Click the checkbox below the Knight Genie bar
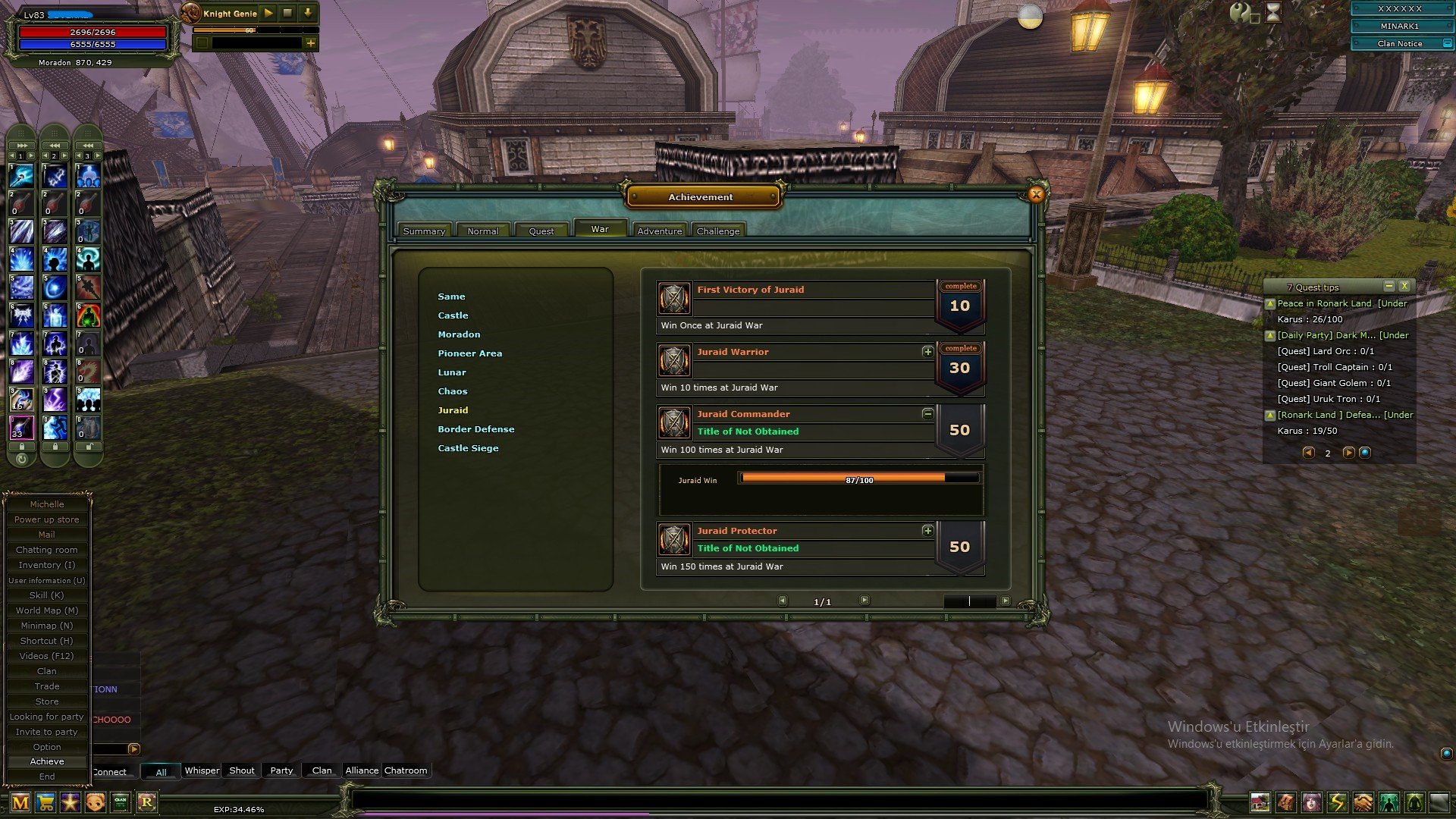 pyautogui.click(x=202, y=43)
